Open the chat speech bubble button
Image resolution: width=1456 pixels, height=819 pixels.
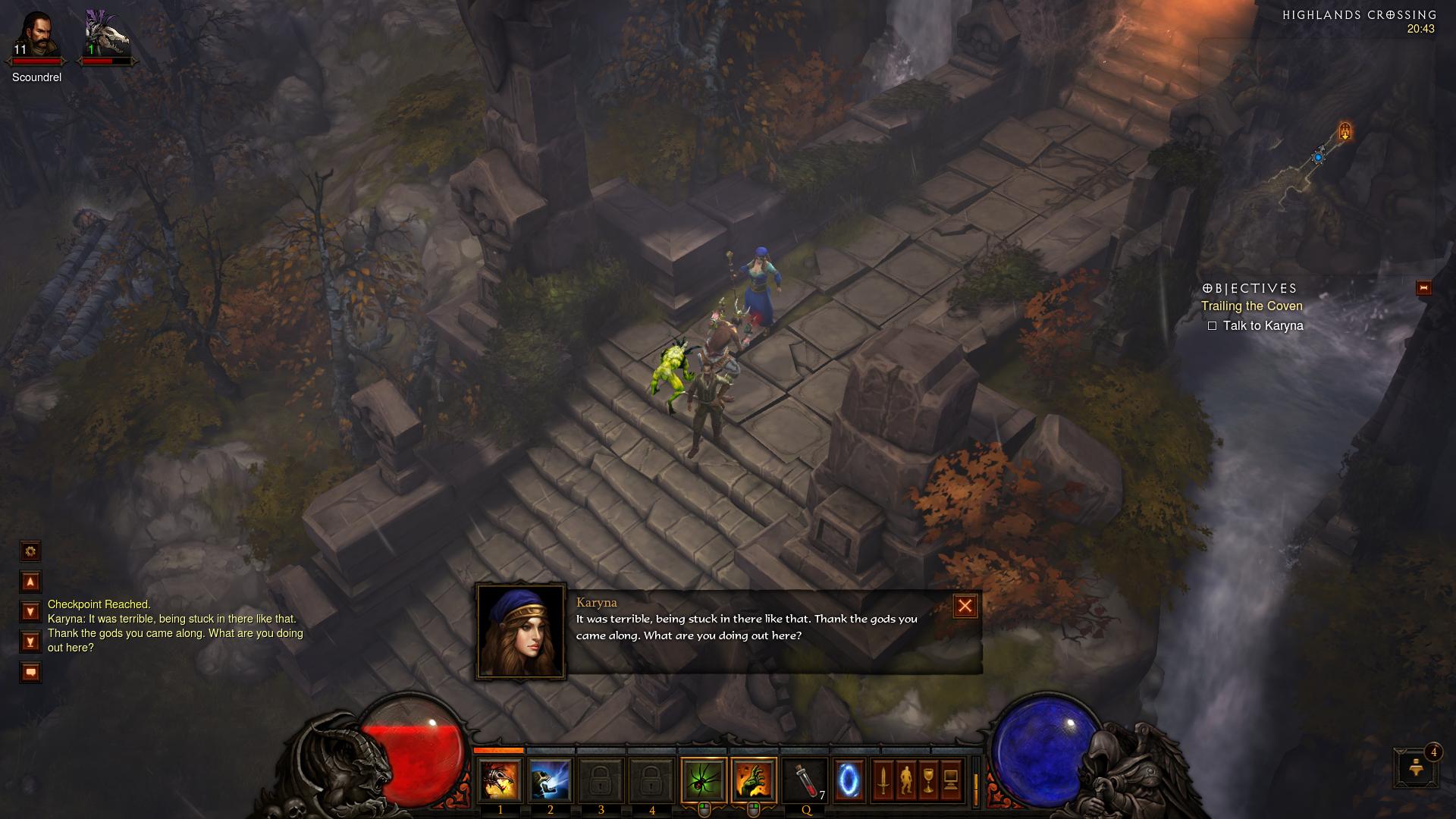30,672
